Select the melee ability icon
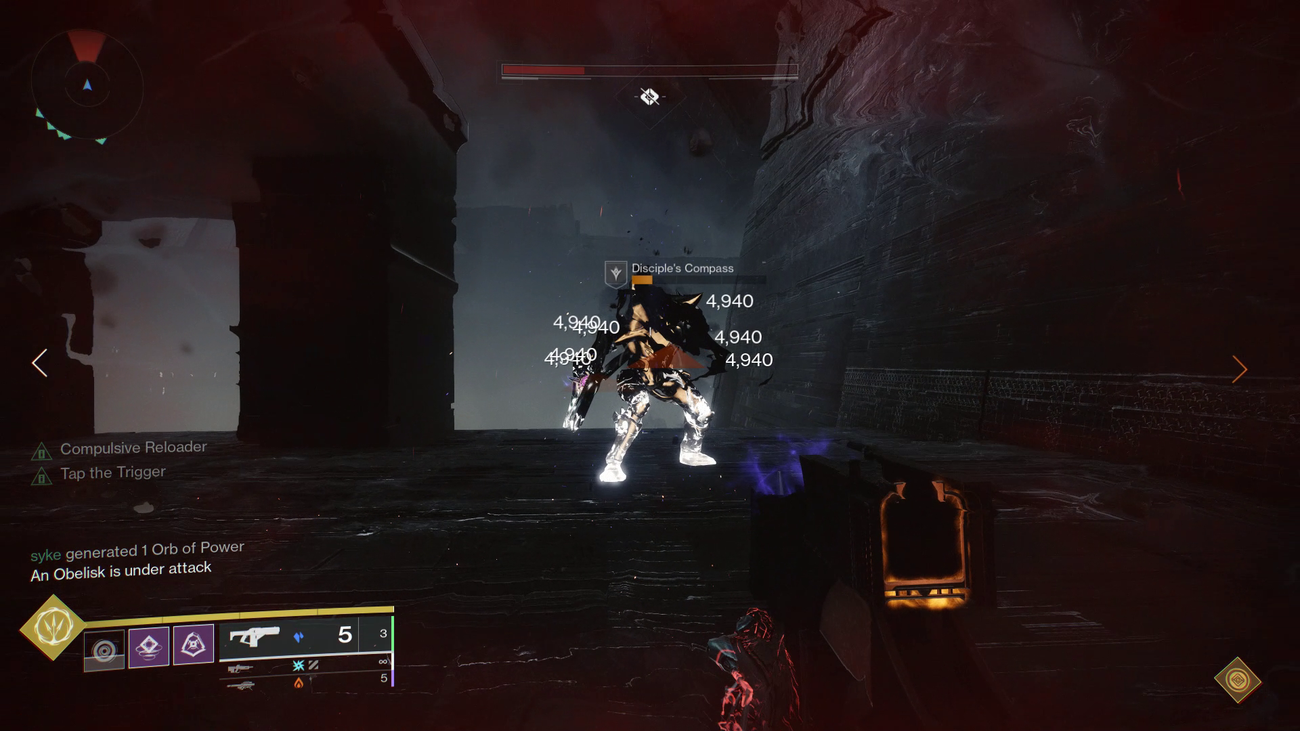The image size is (1300, 731). (x=150, y=644)
